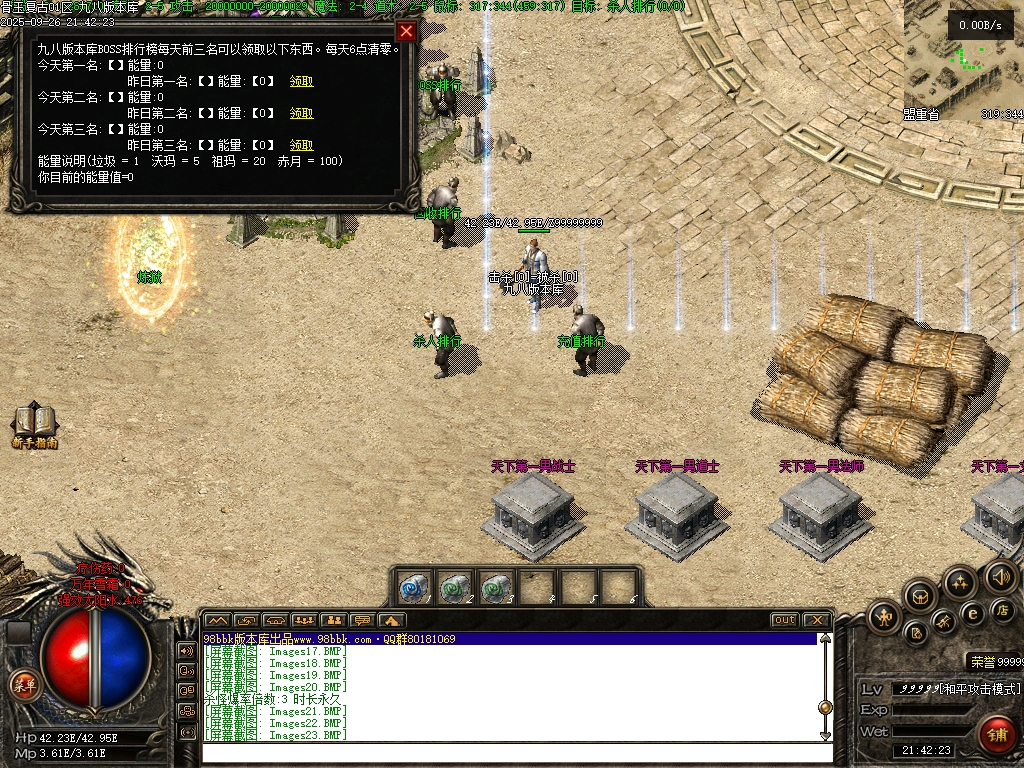Click the 荣誉 honor label
The width and height of the screenshot is (1024, 768).
point(981,662)
